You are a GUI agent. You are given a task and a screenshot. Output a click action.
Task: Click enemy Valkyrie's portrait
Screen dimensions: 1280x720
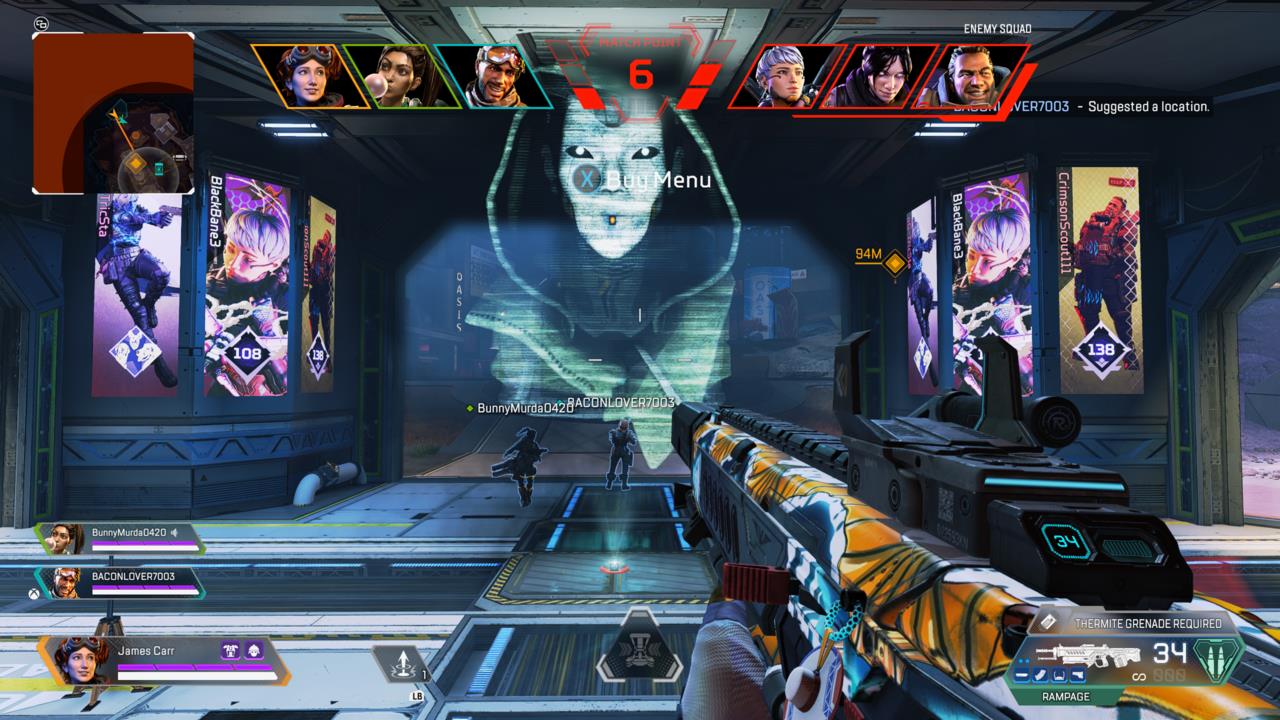pyautogui.click(x=782, y=75)
